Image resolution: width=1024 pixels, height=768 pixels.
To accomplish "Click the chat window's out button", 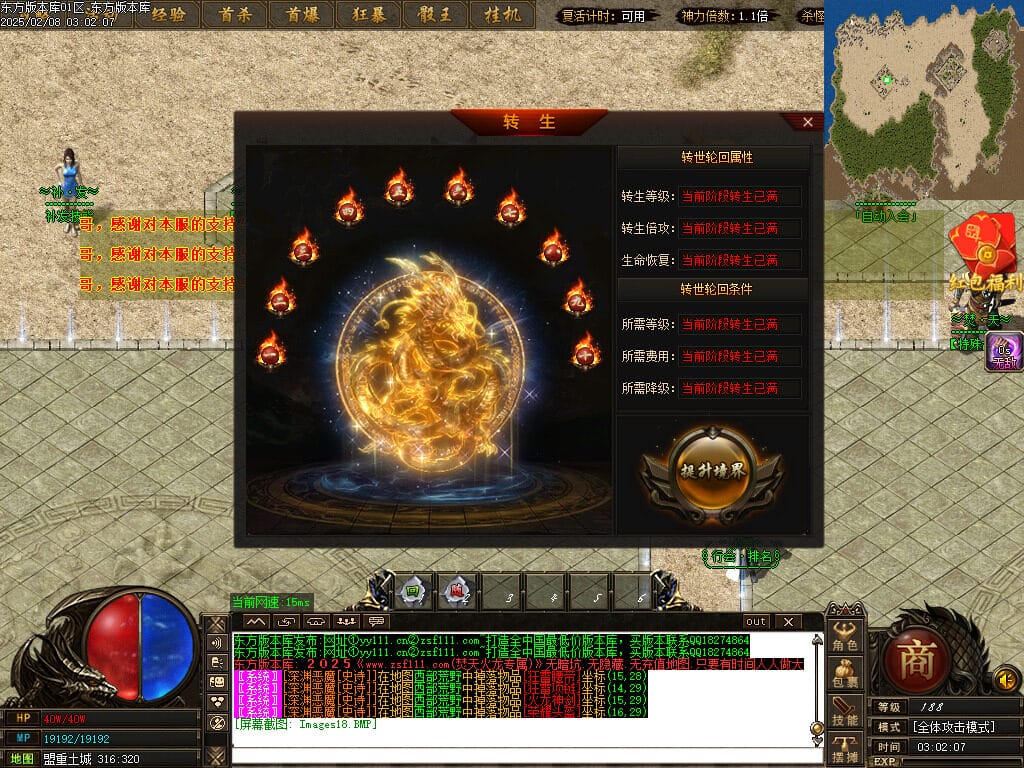I will coord(756,622).
